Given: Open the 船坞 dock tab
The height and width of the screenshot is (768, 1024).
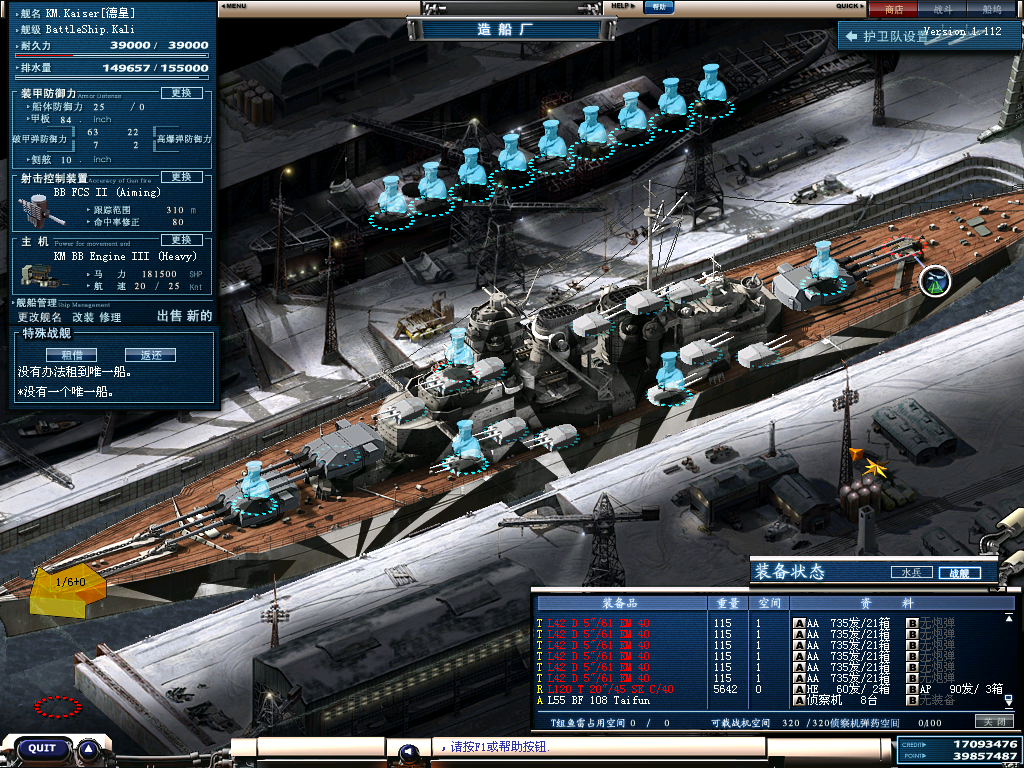Looking at the screenshot, I should coord(992,9).
